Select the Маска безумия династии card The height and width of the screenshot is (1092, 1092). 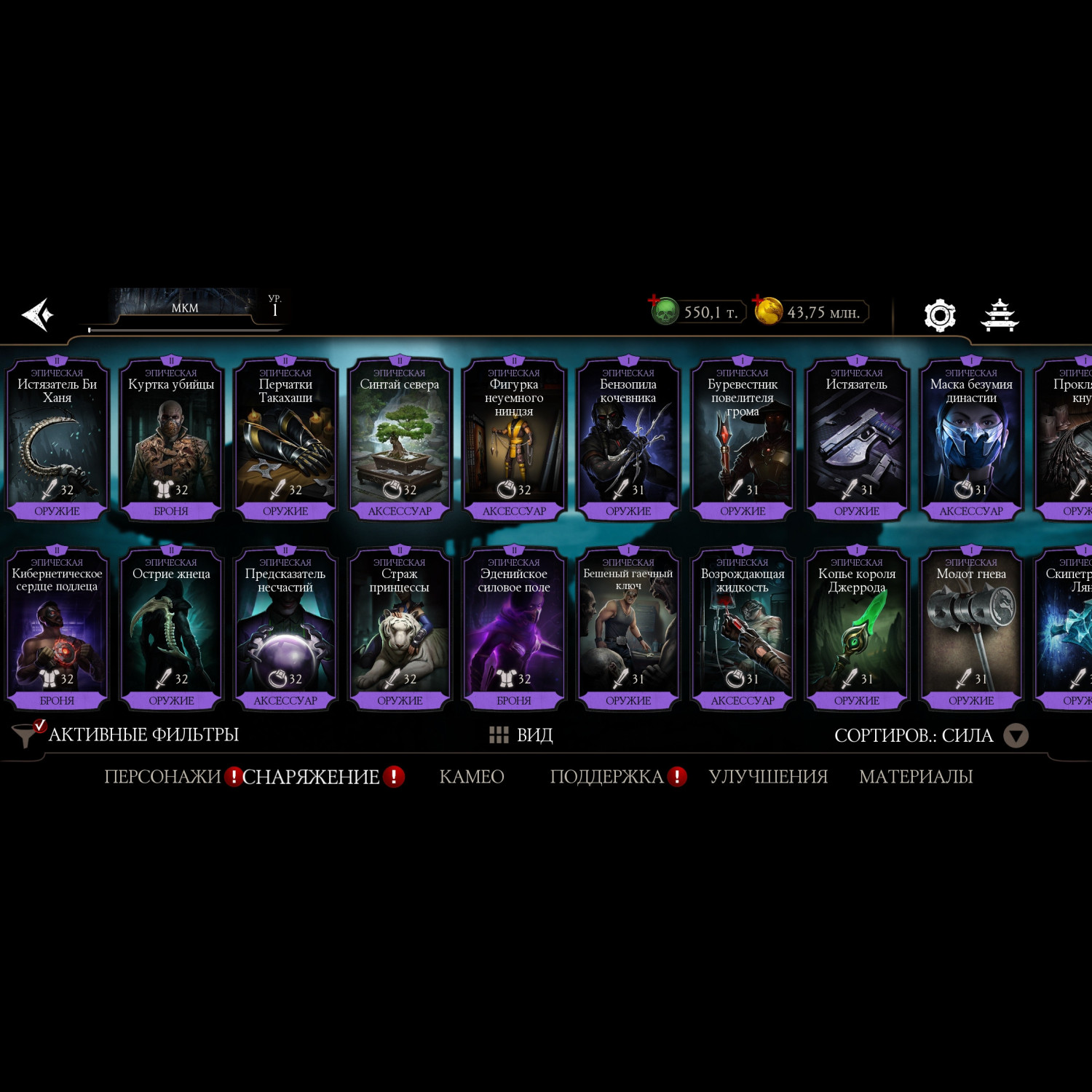[x=971, y=438]
